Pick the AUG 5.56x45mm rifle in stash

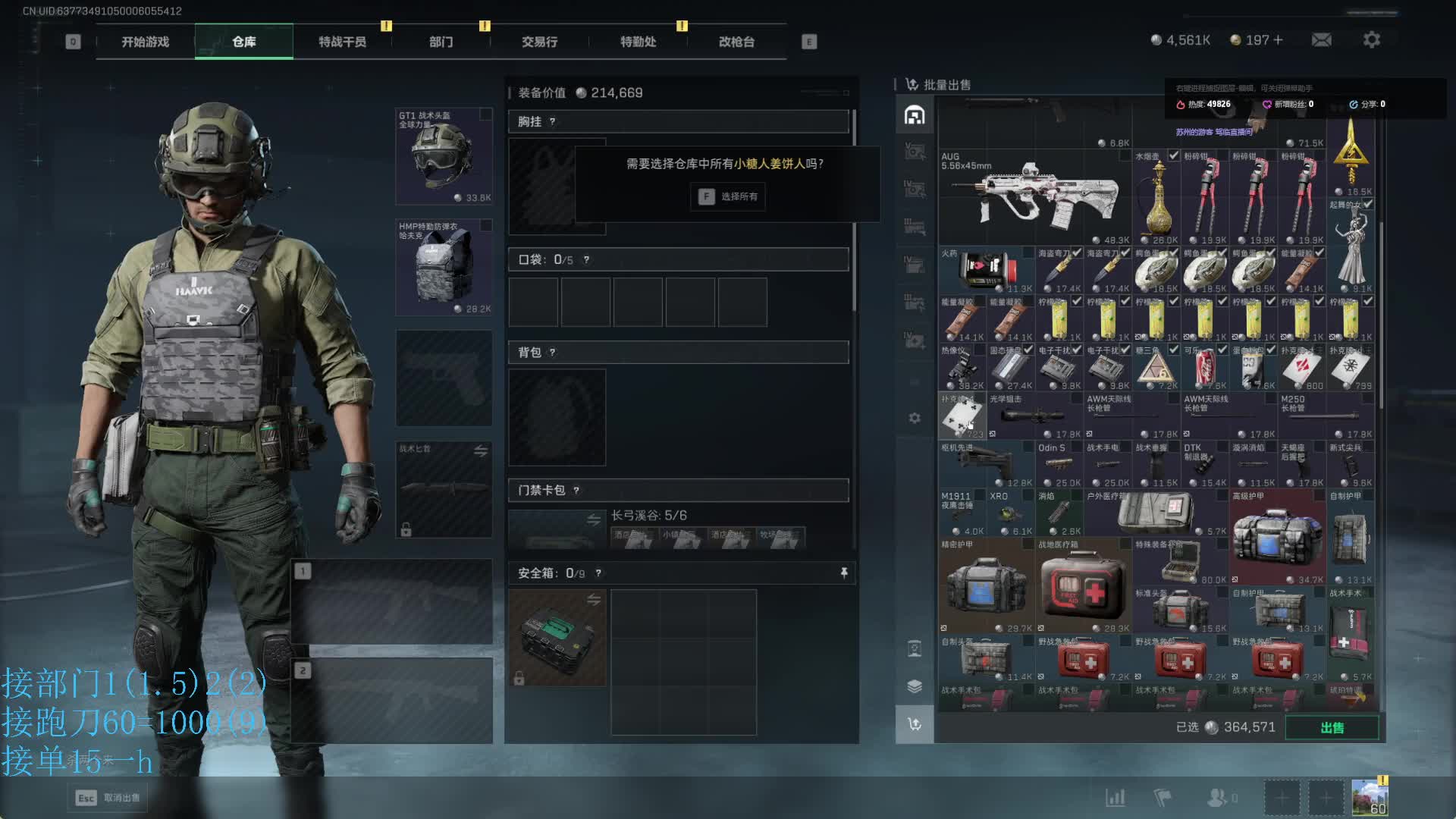click(1035, 197)
